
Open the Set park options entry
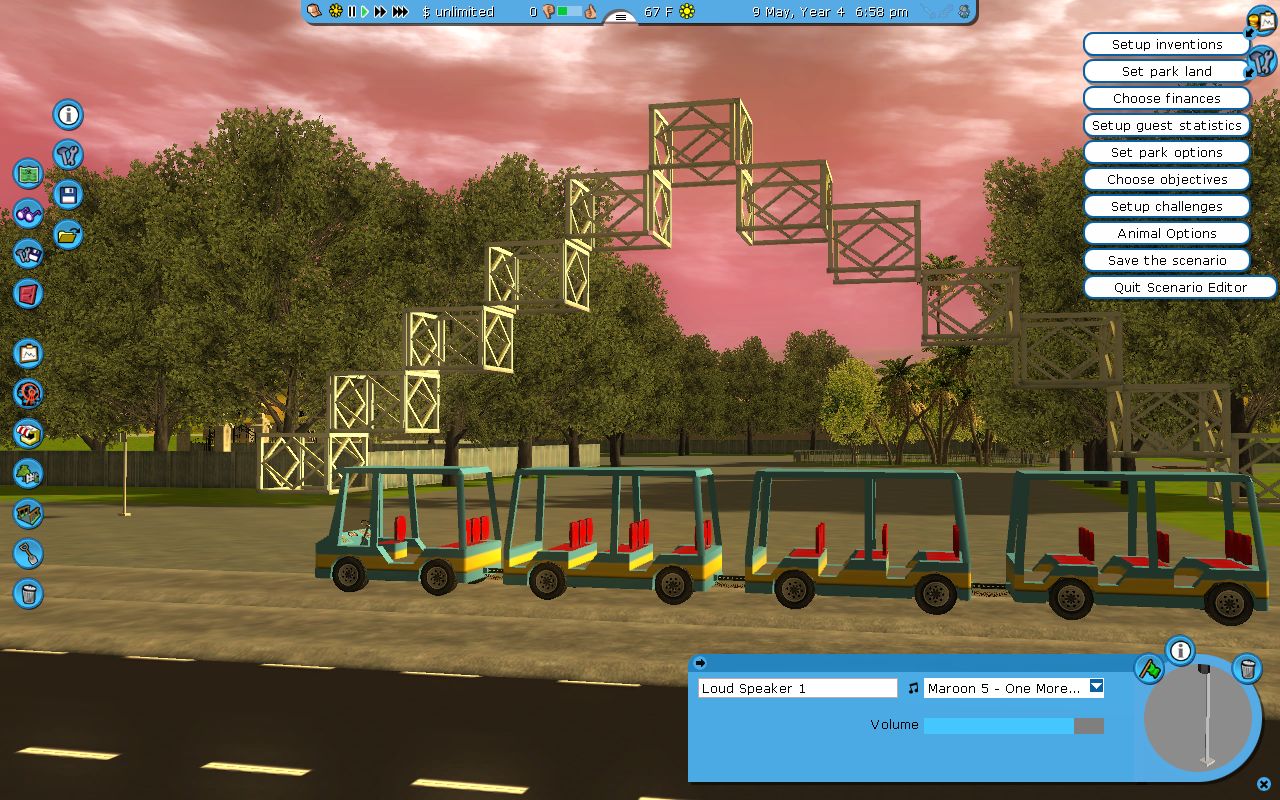click(1166, 153)
